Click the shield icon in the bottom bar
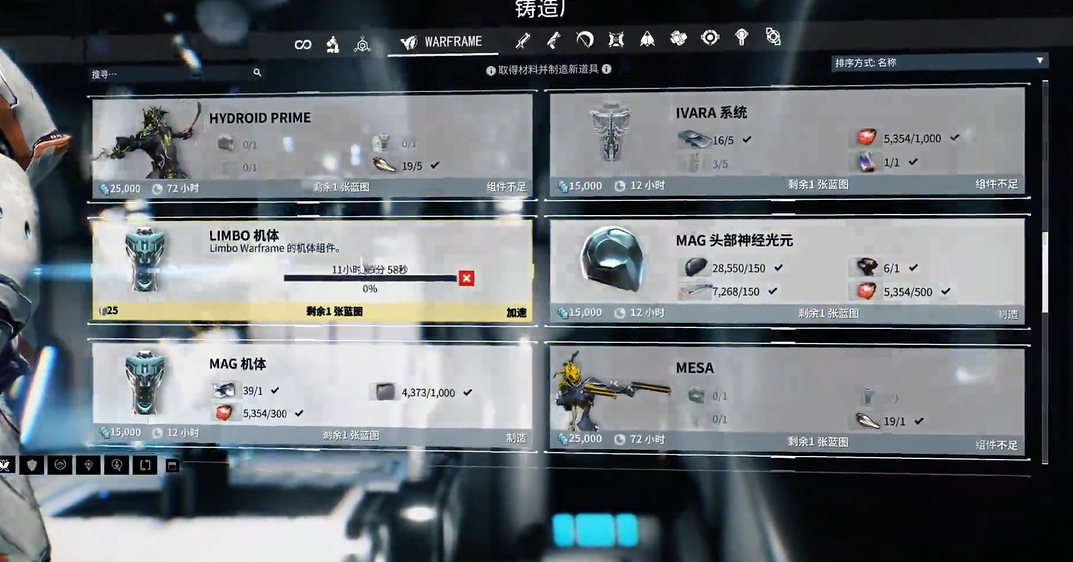This screenshot has height=562, width=1073. (x=33, y=465)
